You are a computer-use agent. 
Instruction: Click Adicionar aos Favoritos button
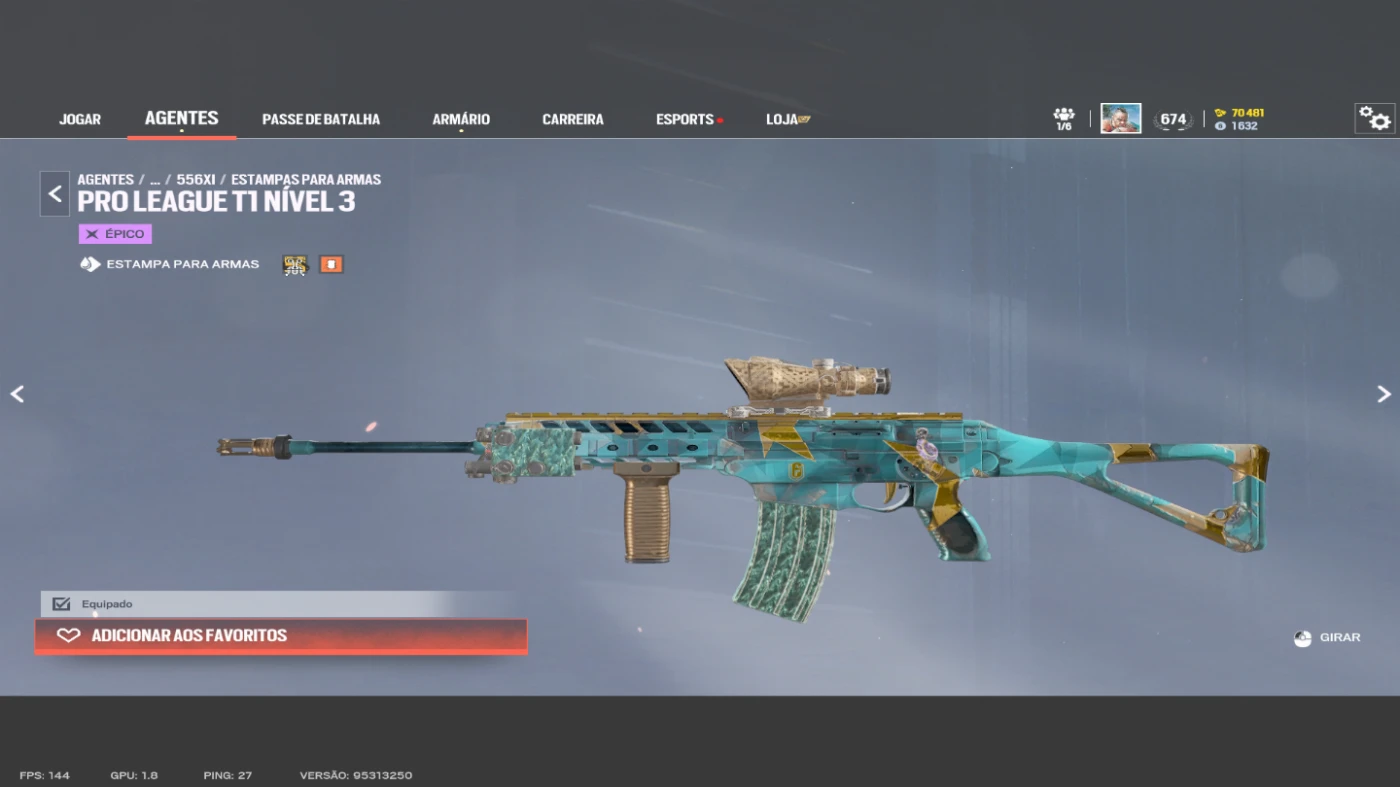281,636
